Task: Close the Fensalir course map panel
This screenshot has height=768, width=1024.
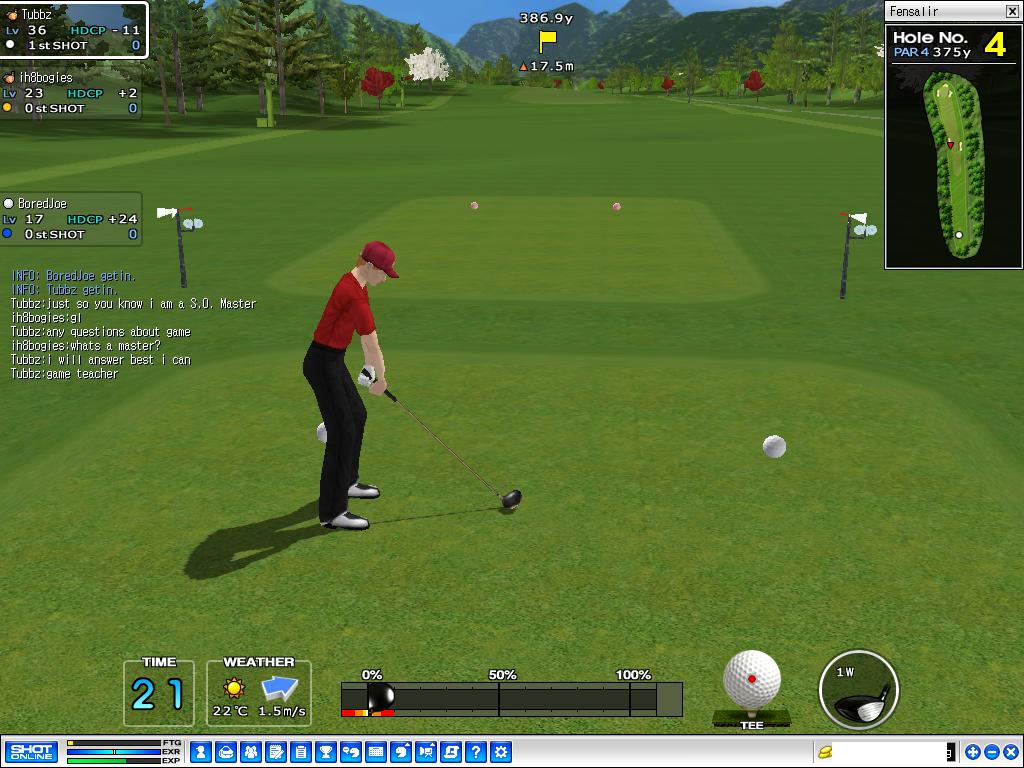Action: (1011, 11)
